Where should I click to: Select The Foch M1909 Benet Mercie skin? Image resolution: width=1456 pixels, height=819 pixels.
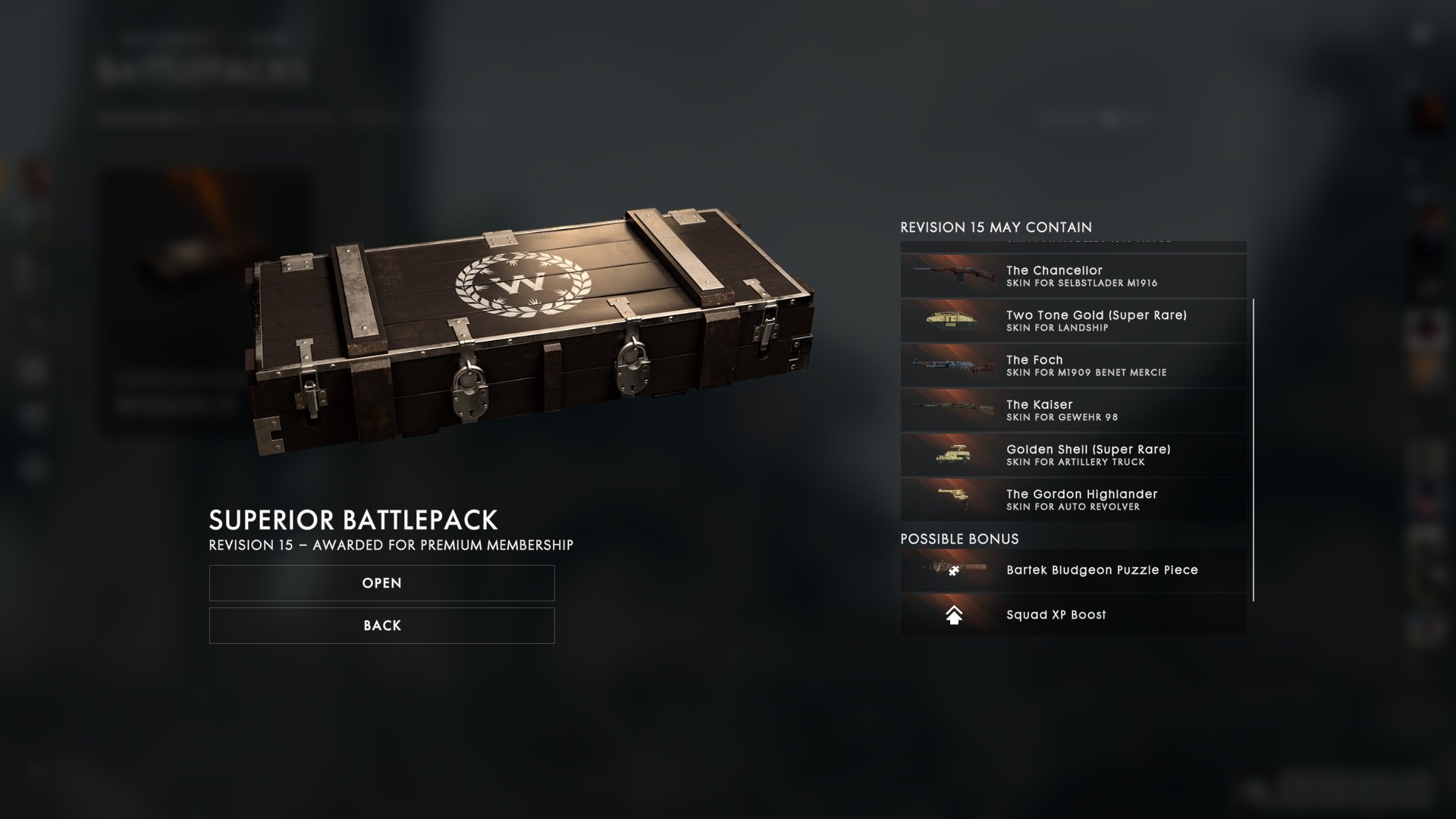pos(1073,366)
